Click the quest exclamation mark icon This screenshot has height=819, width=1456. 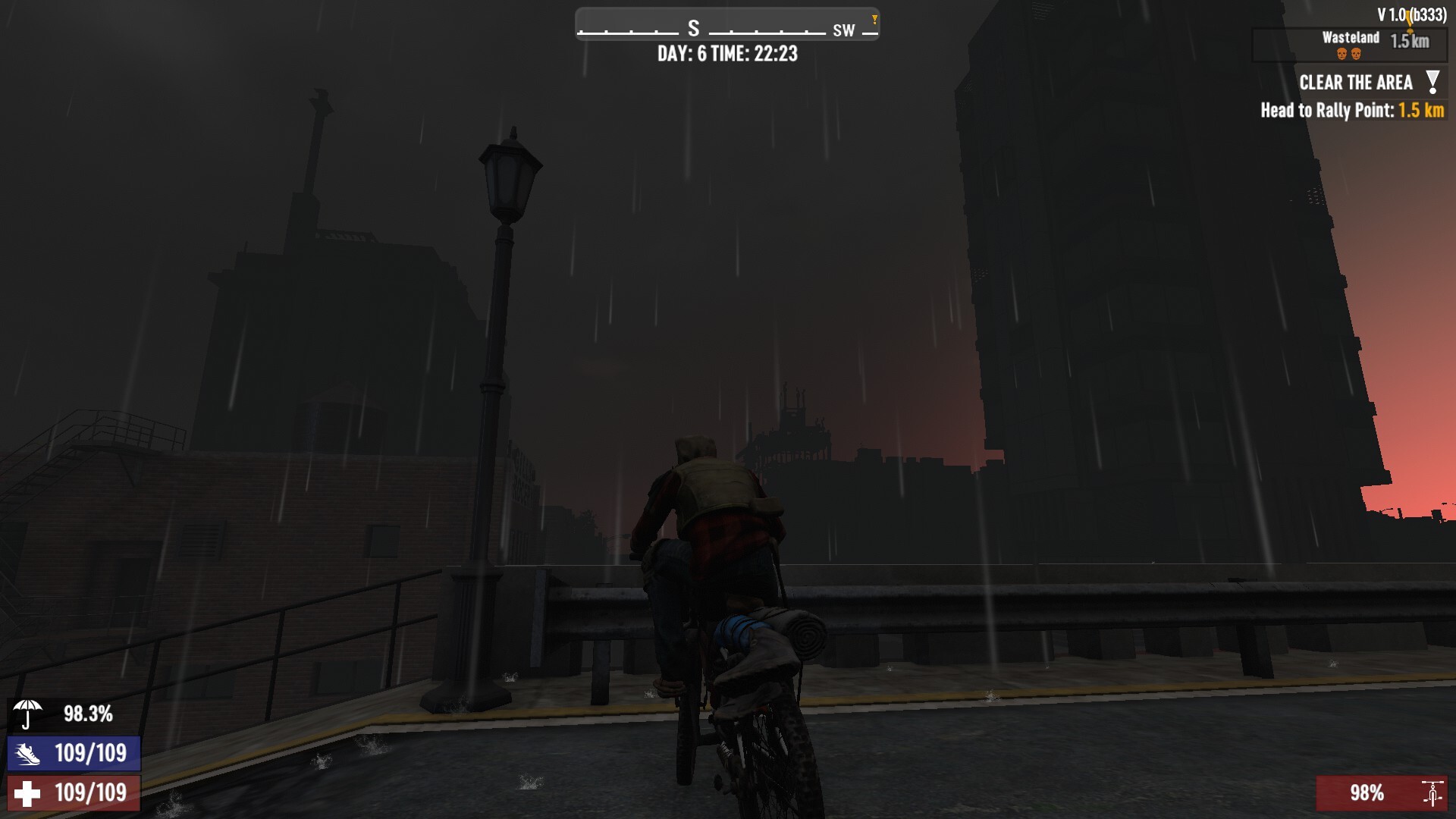coord(1432,82)
